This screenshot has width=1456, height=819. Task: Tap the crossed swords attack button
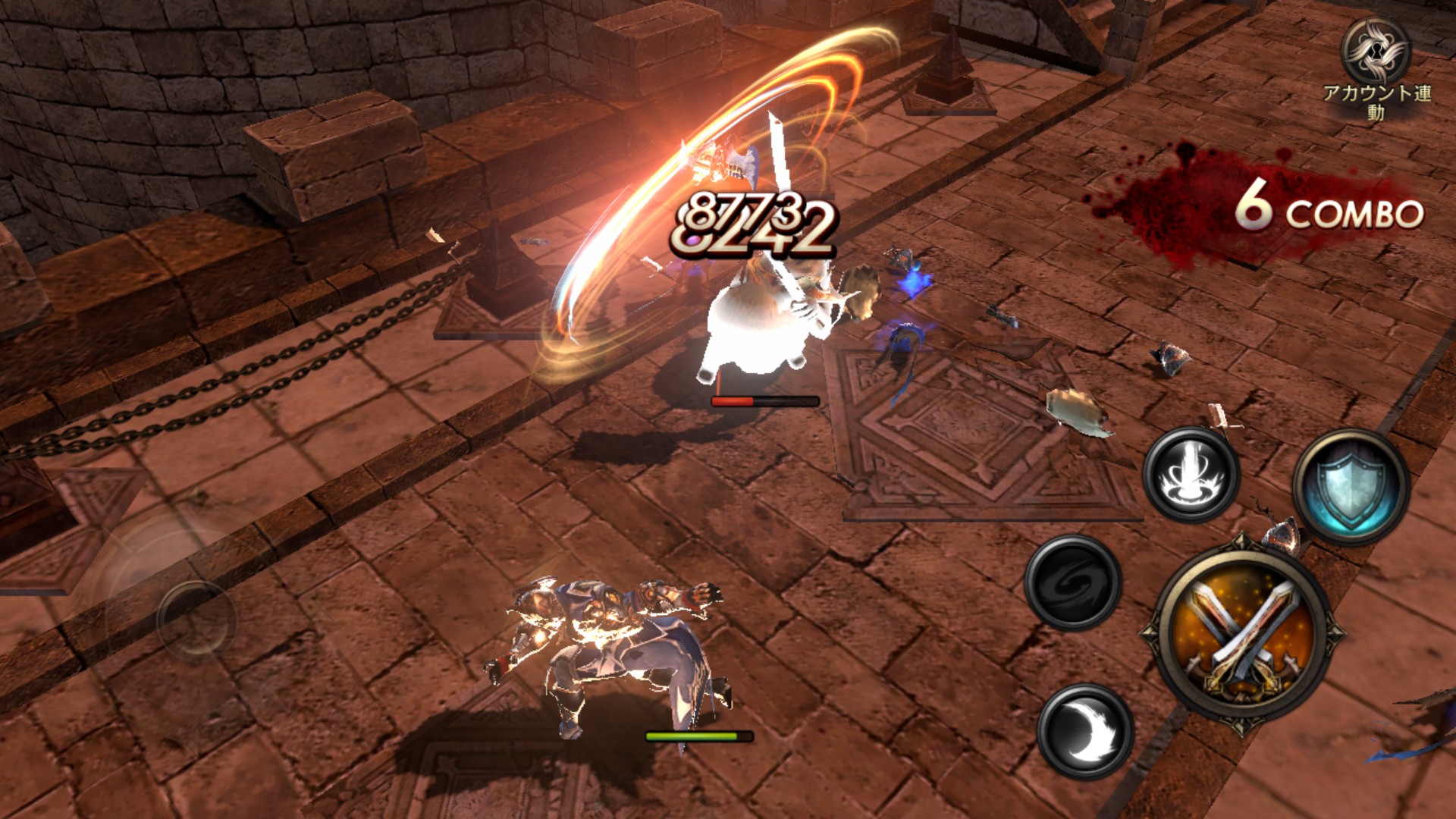[1242, 632]
